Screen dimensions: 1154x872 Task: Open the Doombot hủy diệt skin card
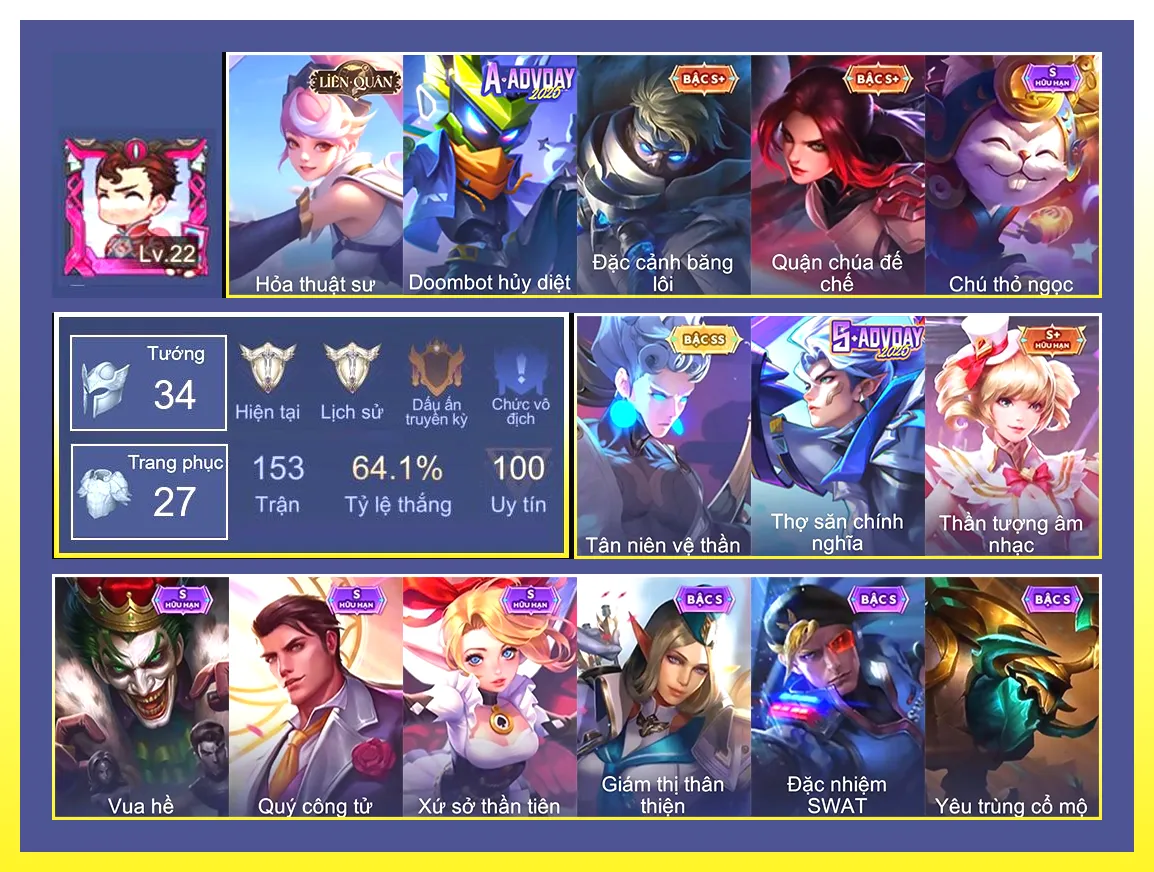490,175
